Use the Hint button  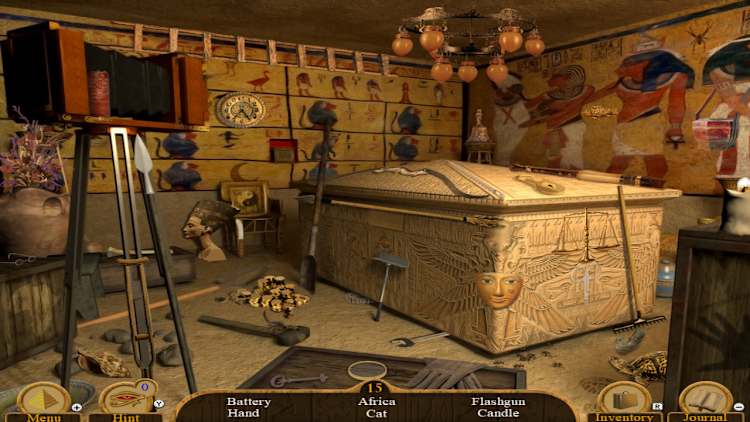[125, 402]
